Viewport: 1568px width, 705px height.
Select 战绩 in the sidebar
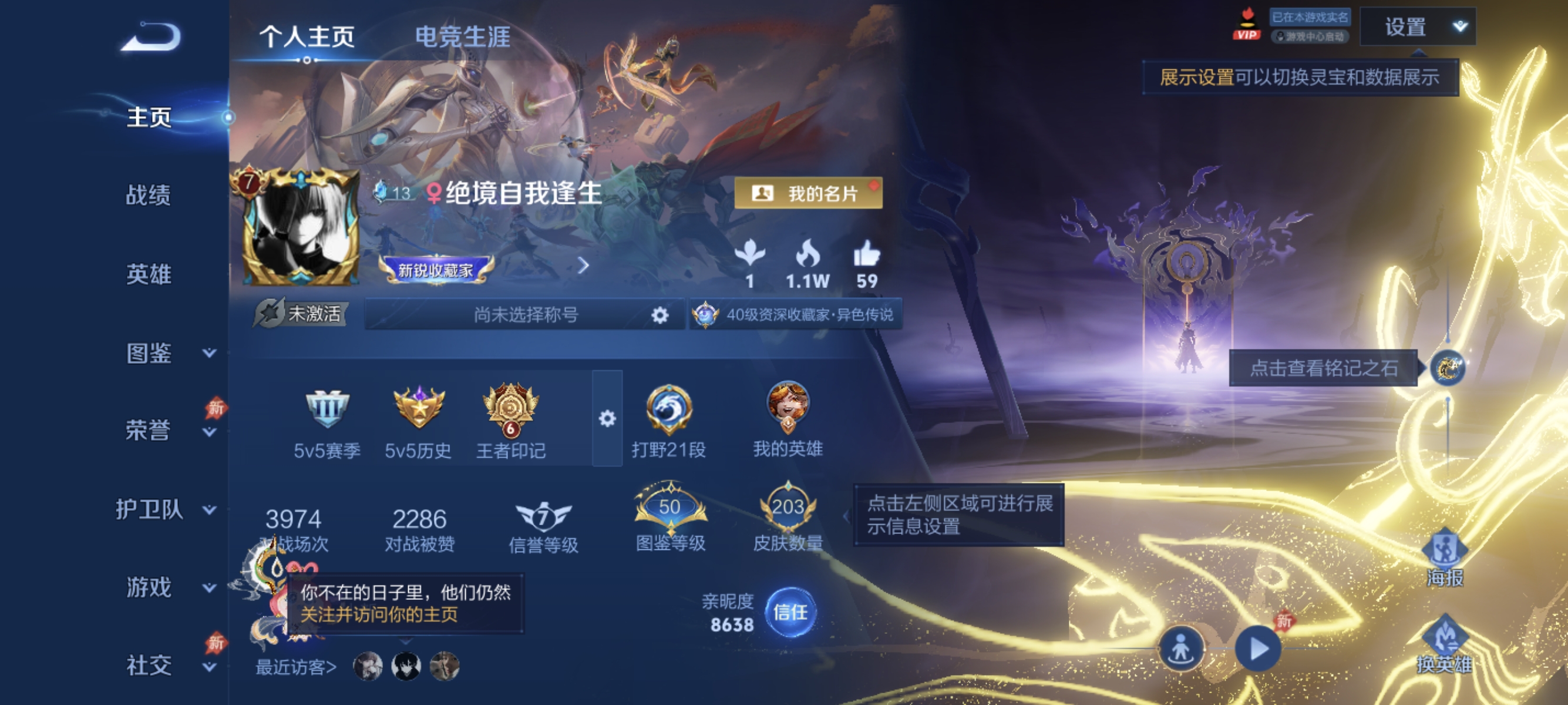[149, 196]
